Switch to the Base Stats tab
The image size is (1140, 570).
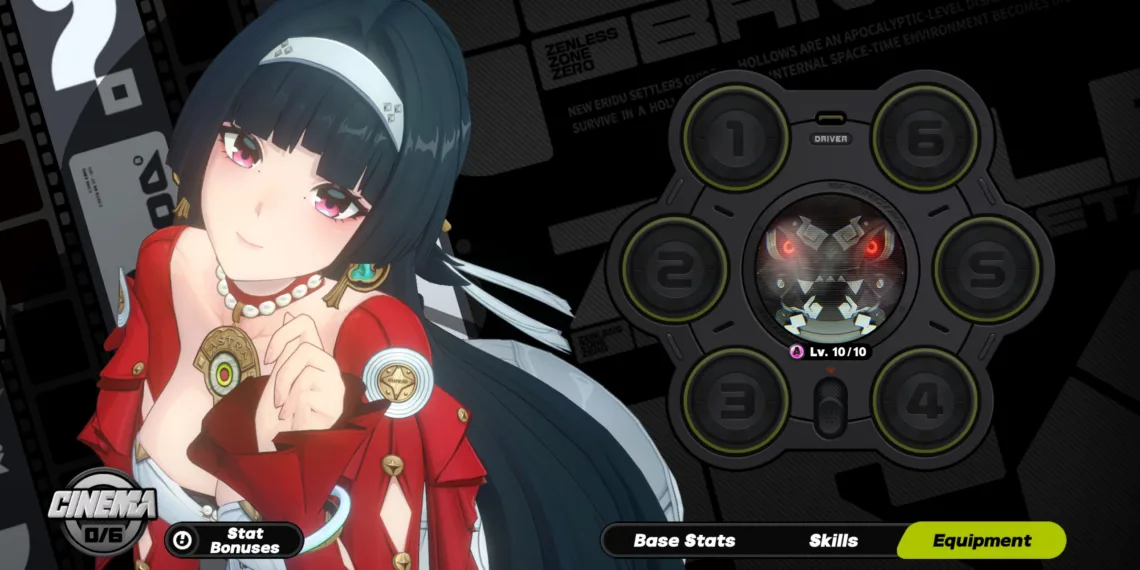684,541
